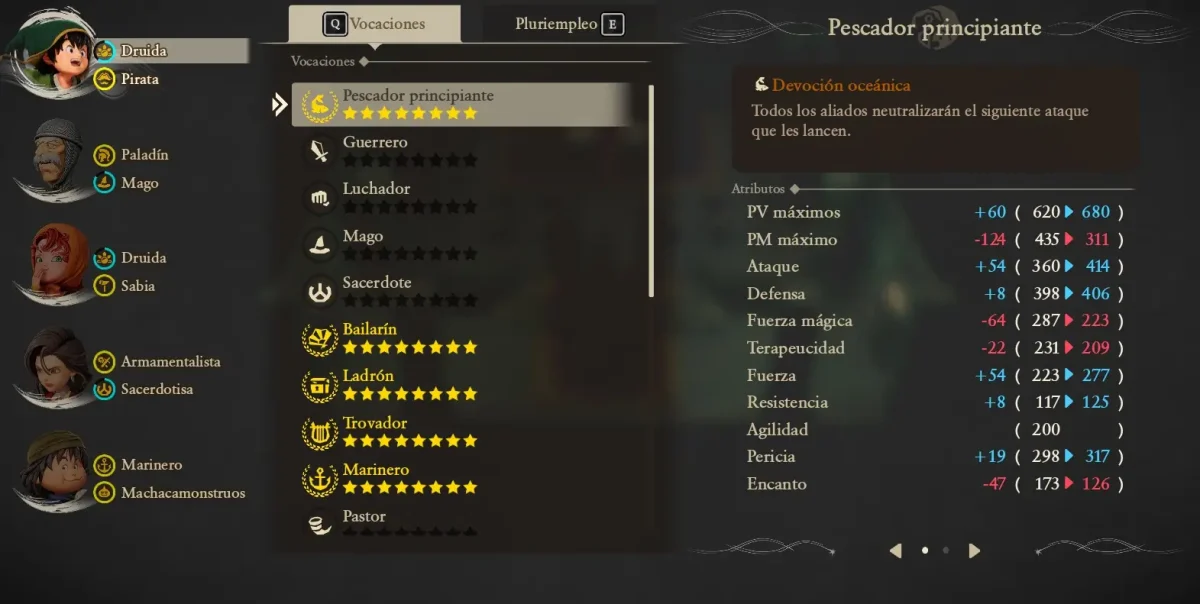Image resolution: width=1200 pixels, height=604 pixels.
Task: Select the Marinero vocation in the list
Action: pyautogui.click(x=460, y=478)
